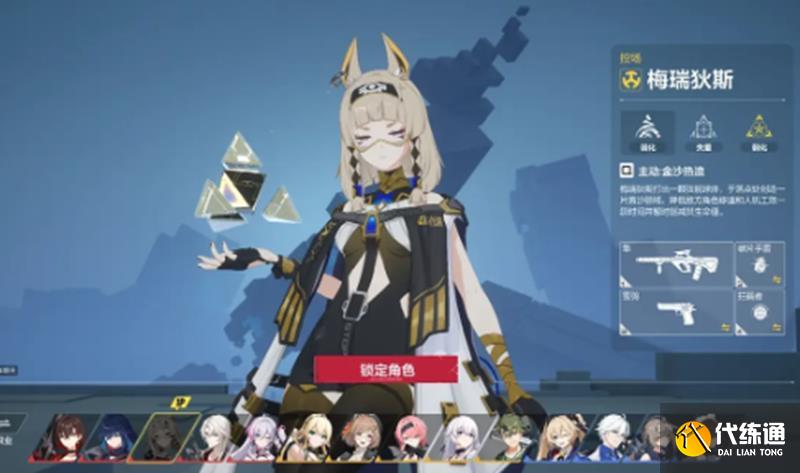Switch to the middle triangle skill tab
800x473 pixels.
coord(703,128)
